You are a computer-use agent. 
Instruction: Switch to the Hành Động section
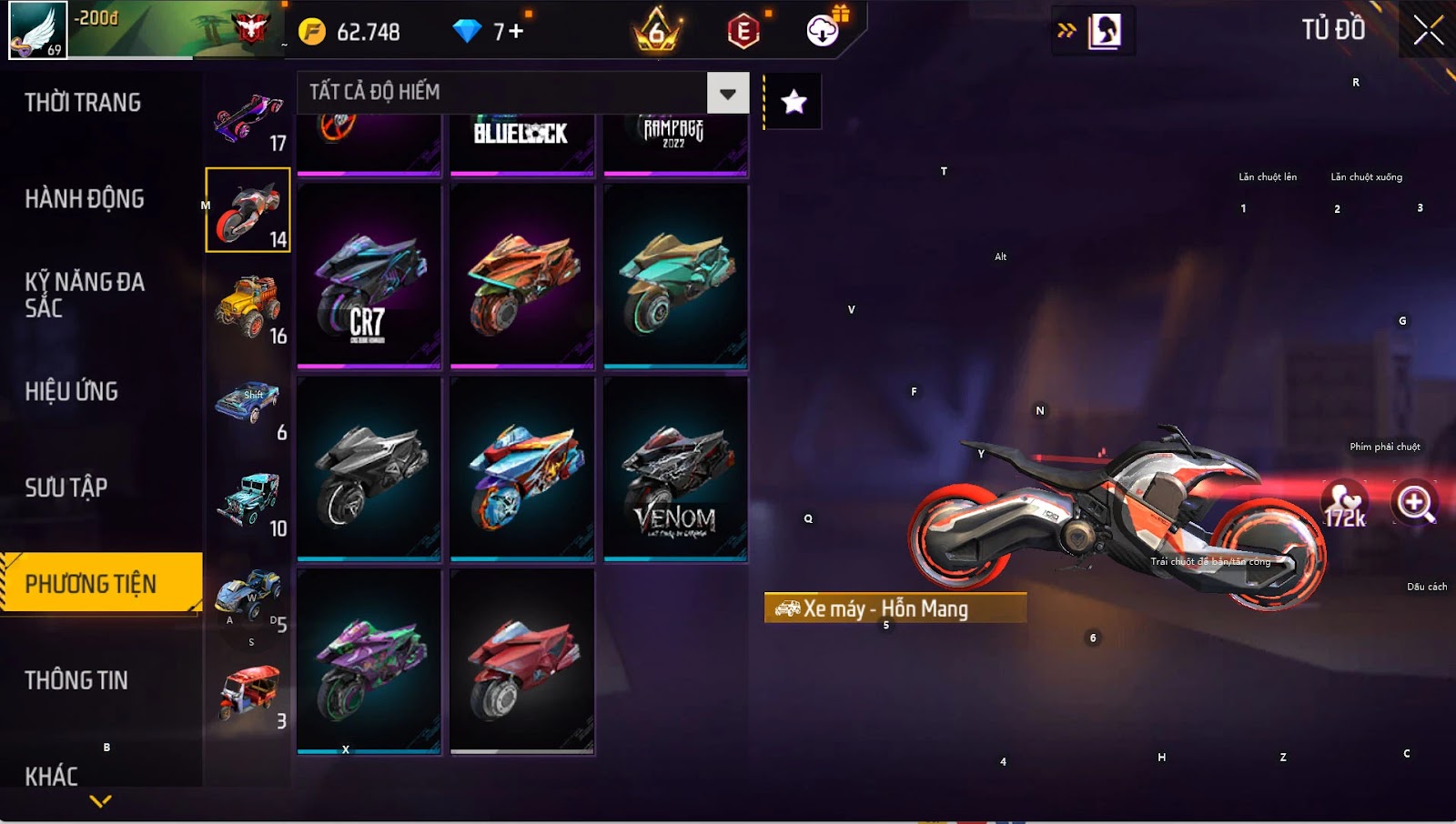pyautogui.click(x=85, y=199)
